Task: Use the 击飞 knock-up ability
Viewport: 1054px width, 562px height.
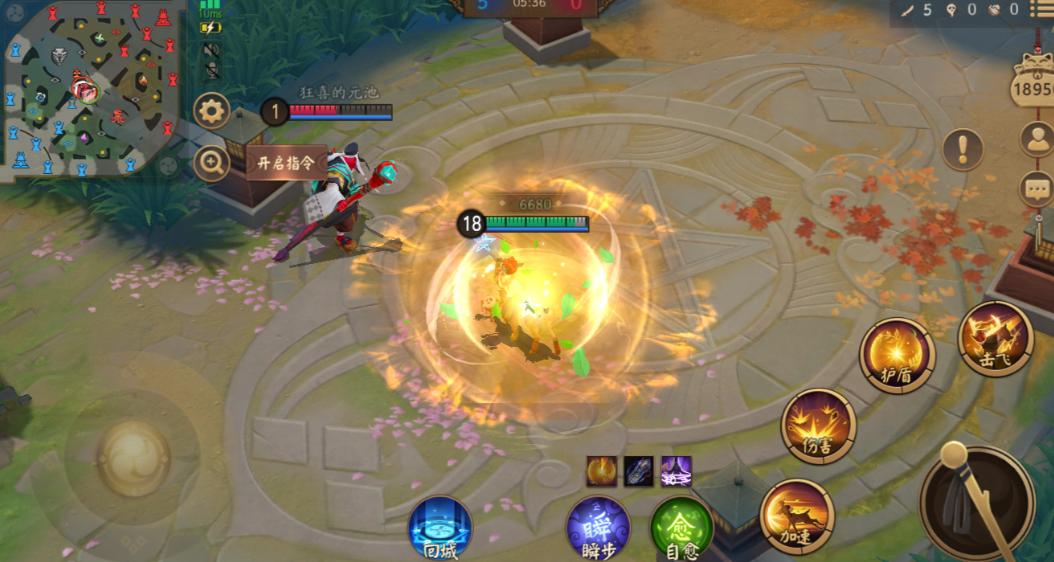Action: click(996, 338)
